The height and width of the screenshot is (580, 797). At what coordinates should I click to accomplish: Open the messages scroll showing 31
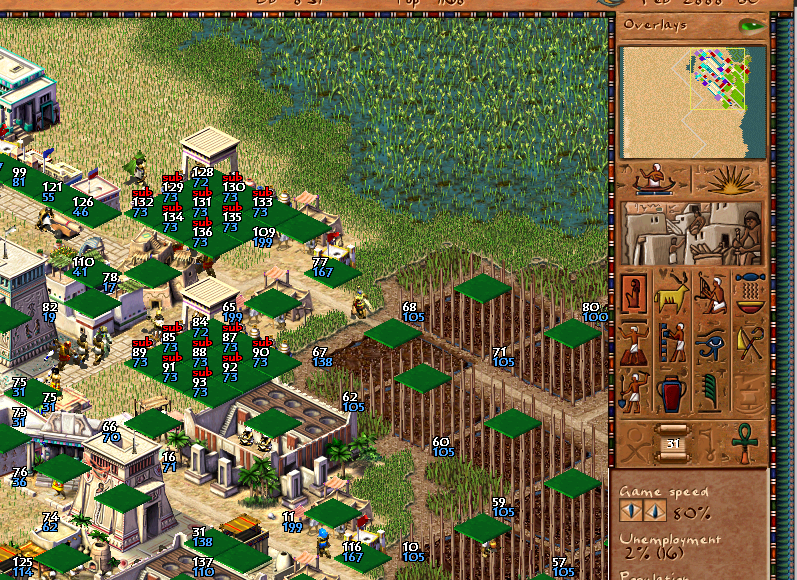[672, 441]
